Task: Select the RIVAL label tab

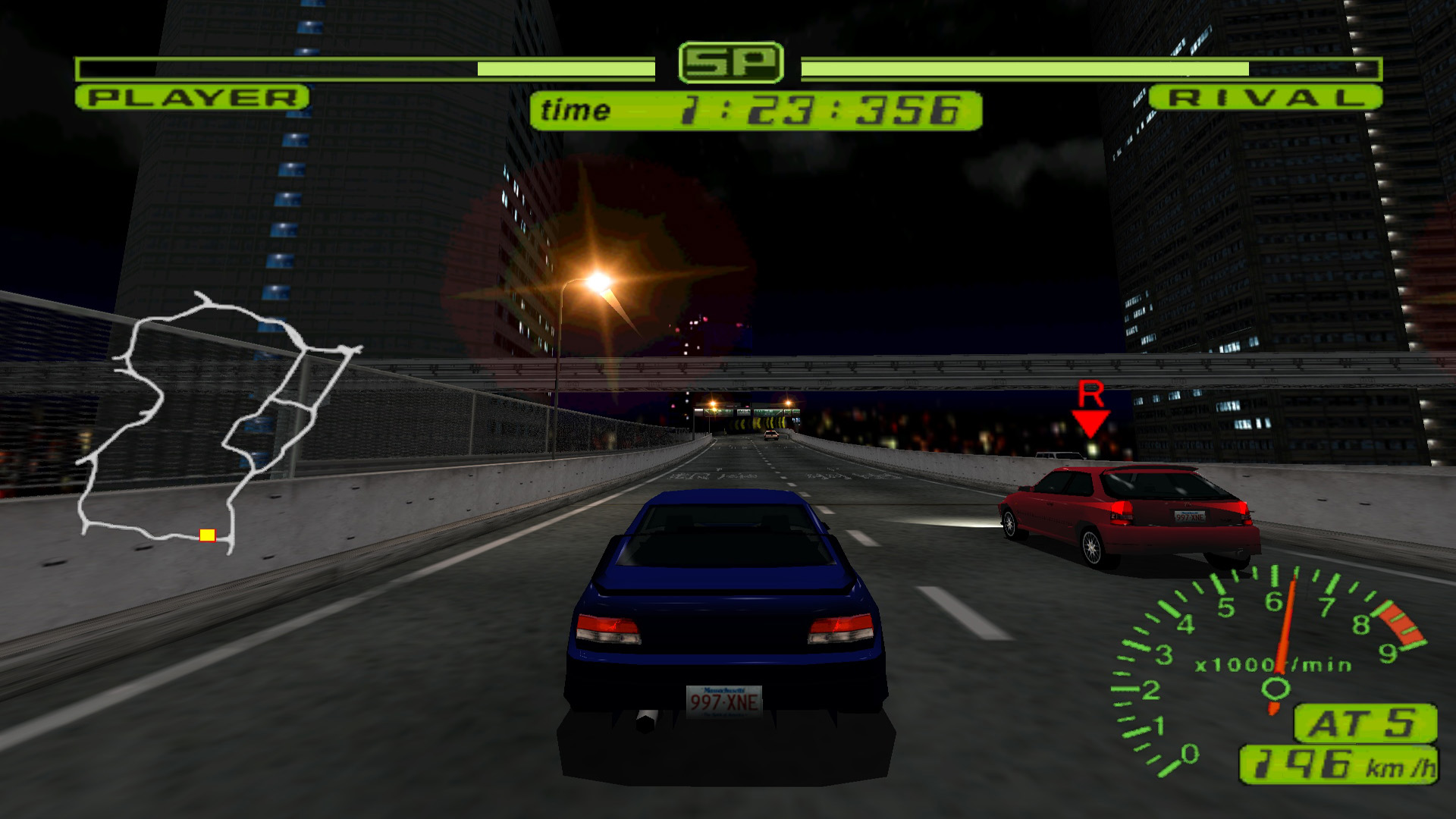Action: [x=1266, y=97]
